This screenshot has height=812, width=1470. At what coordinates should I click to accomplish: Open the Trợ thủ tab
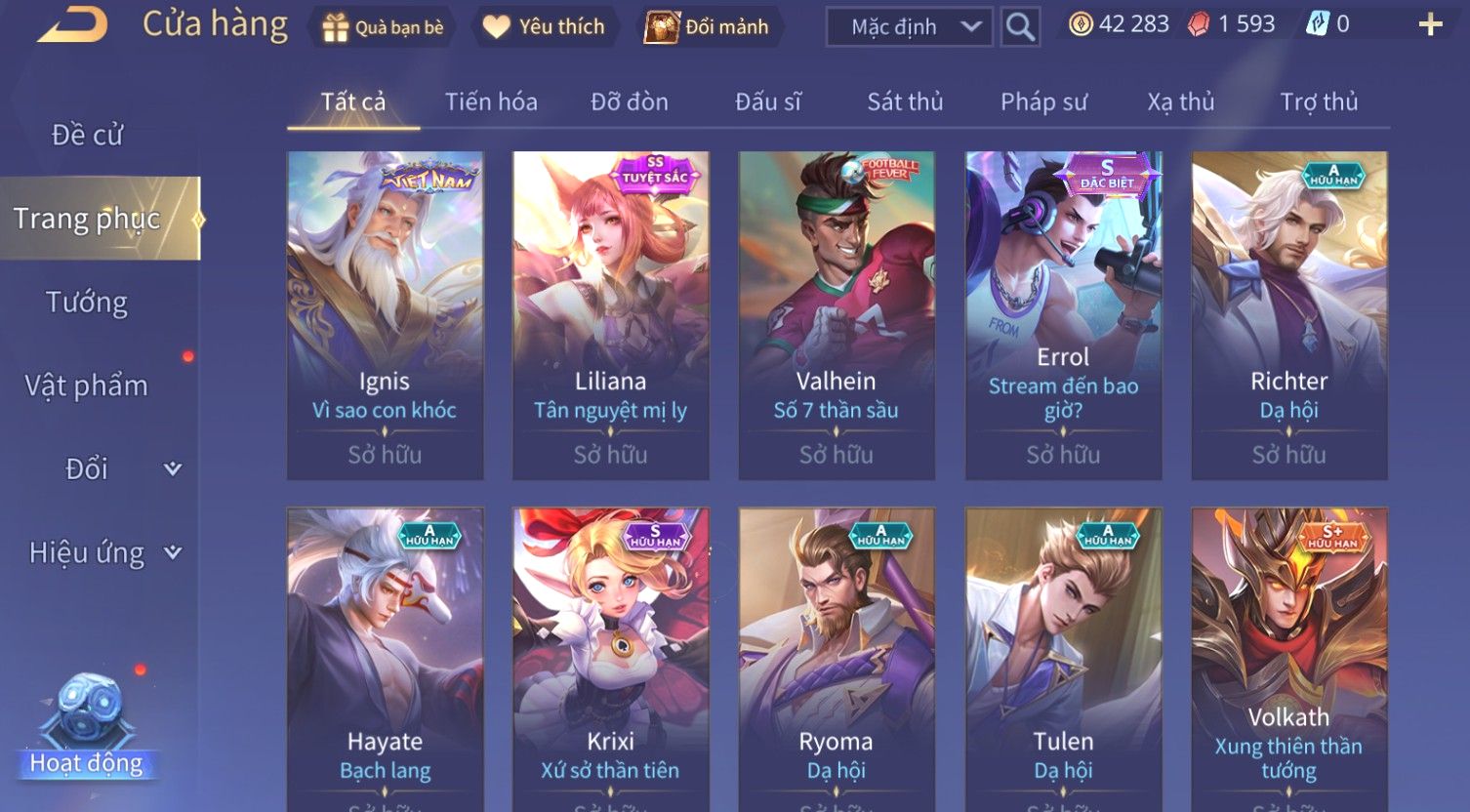click(x=1319, y=101)
